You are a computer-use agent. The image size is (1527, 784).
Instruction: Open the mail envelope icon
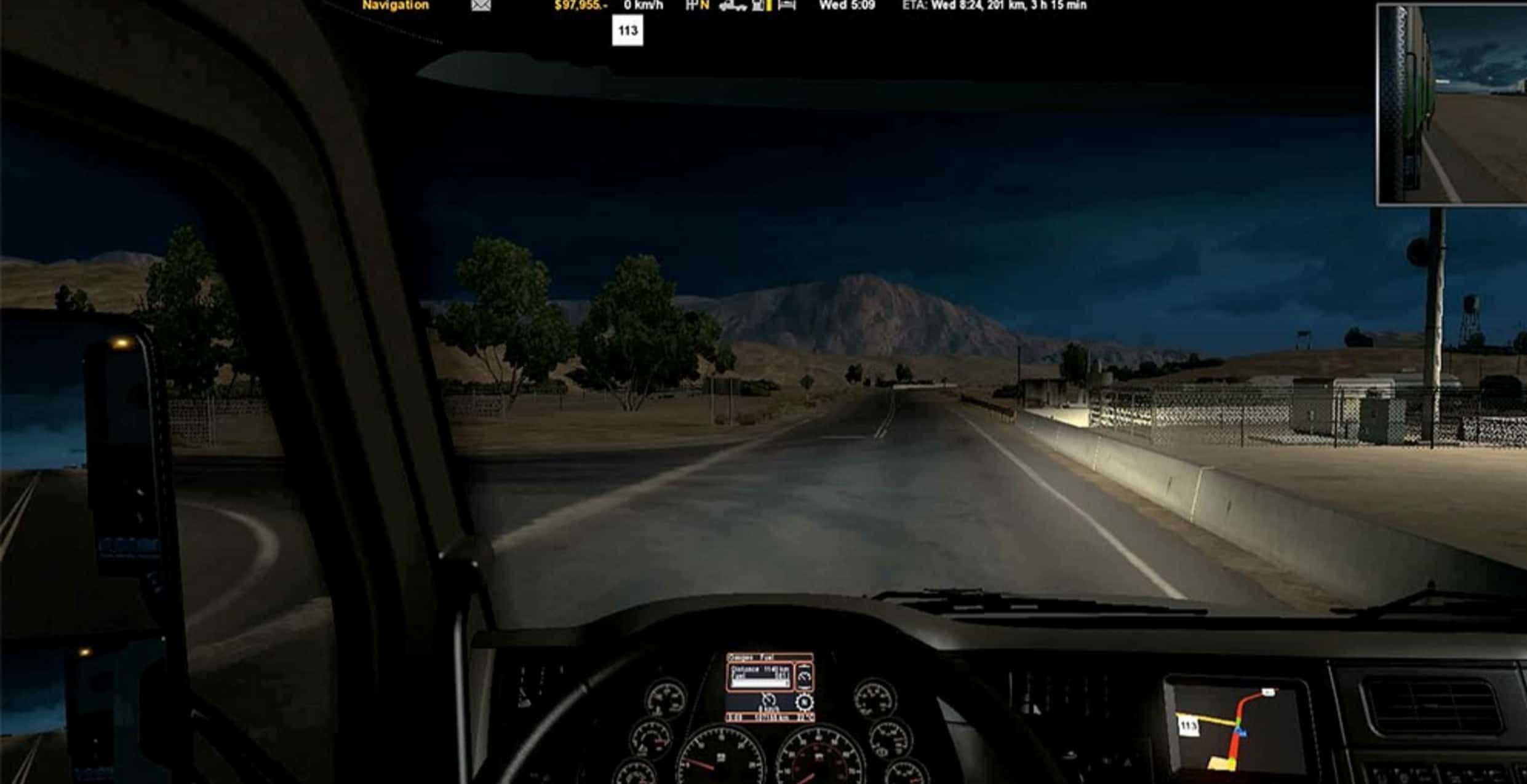point(481,6)
